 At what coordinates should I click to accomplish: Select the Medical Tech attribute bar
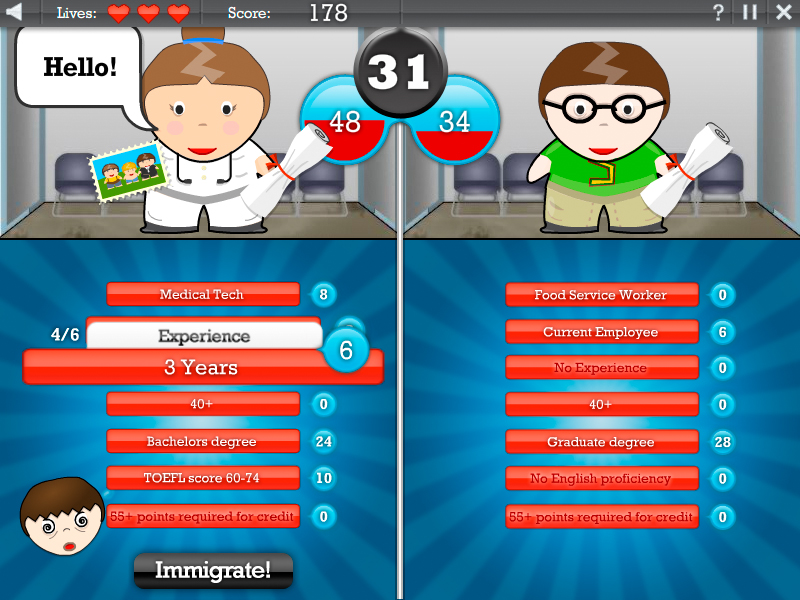[x=202, y=294]
